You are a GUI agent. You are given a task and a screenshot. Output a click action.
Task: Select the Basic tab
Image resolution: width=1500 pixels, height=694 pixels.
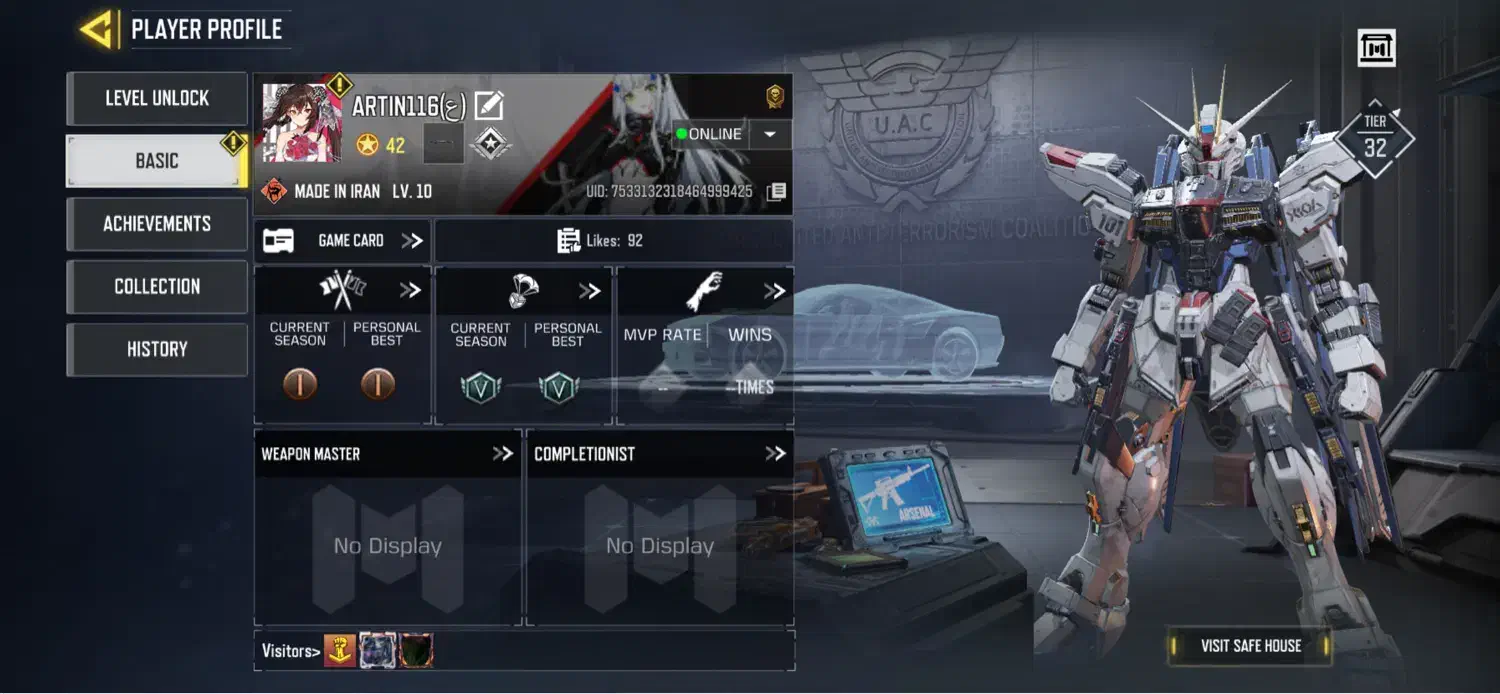[157, 161]
